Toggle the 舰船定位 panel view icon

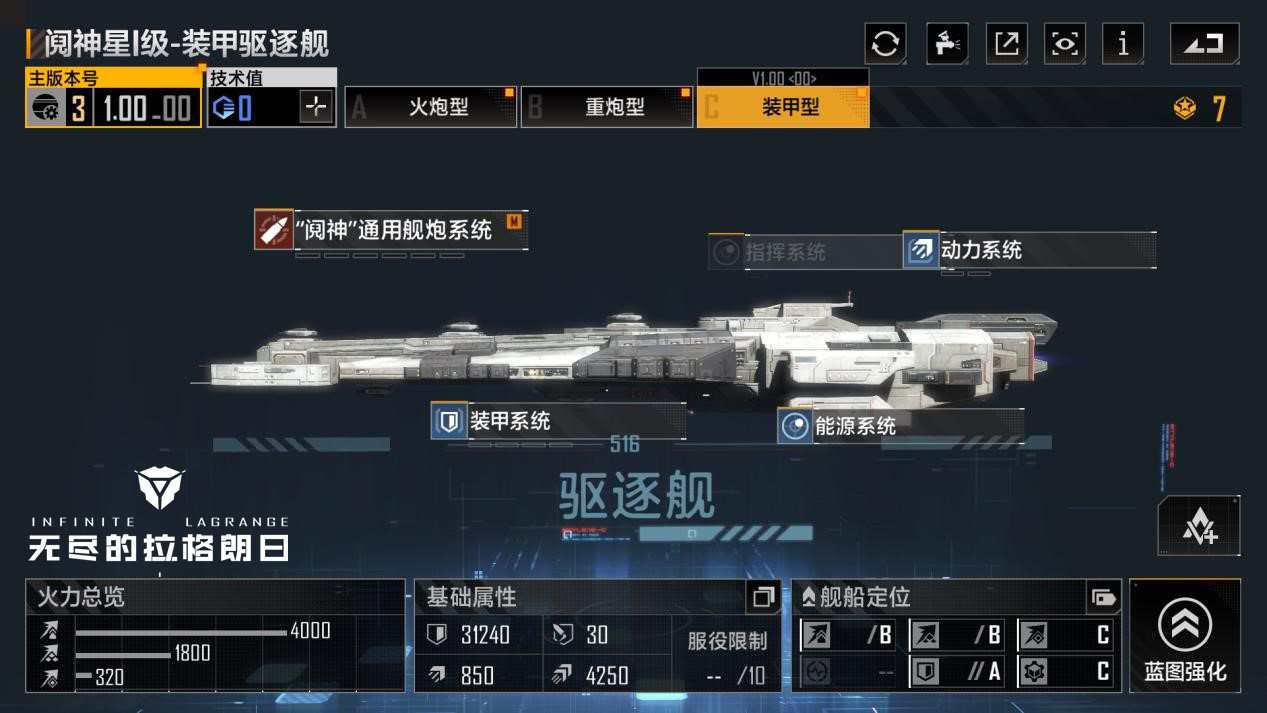(1103, 597)
